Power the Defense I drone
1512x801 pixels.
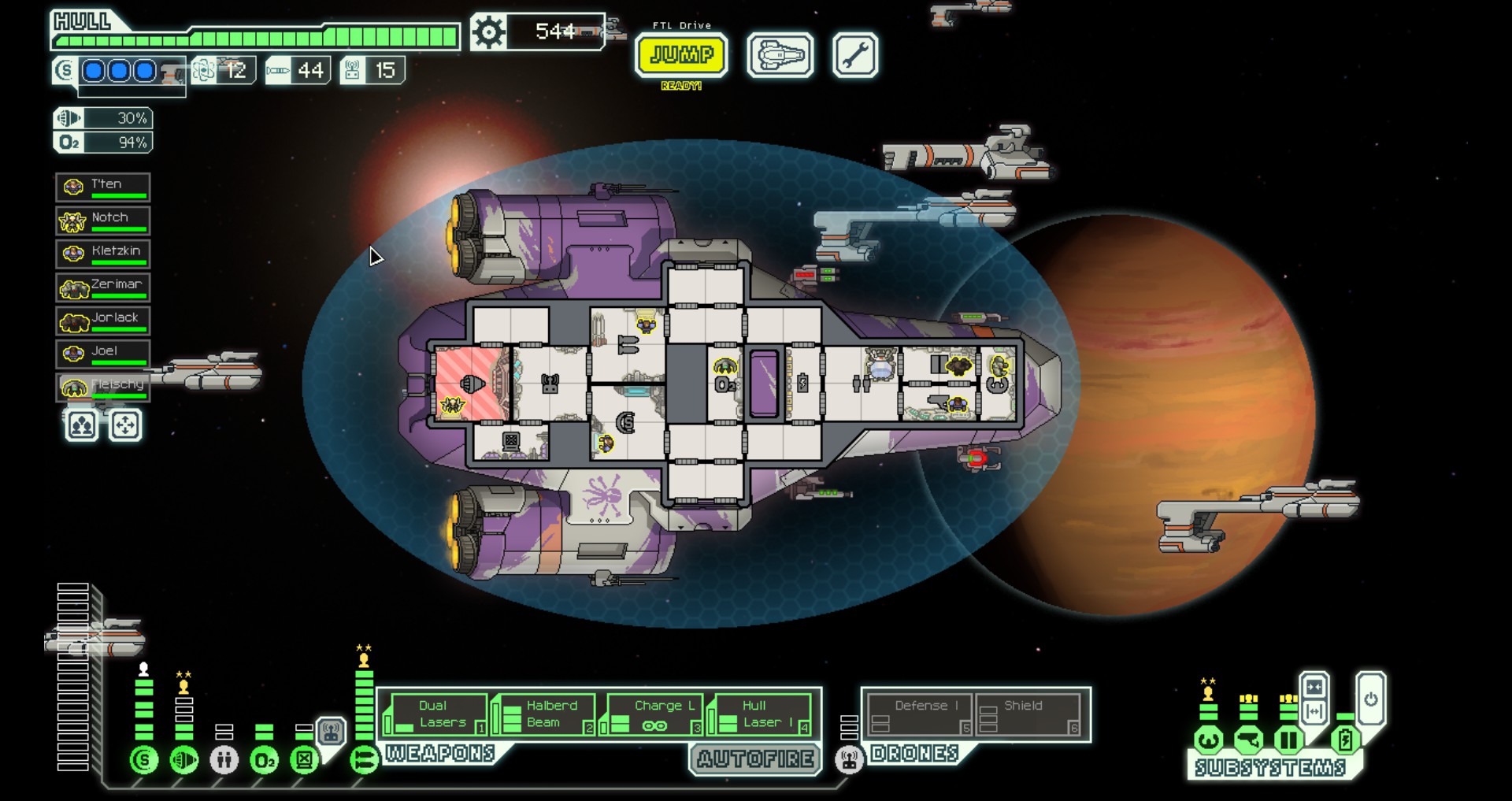pos(919,715)
